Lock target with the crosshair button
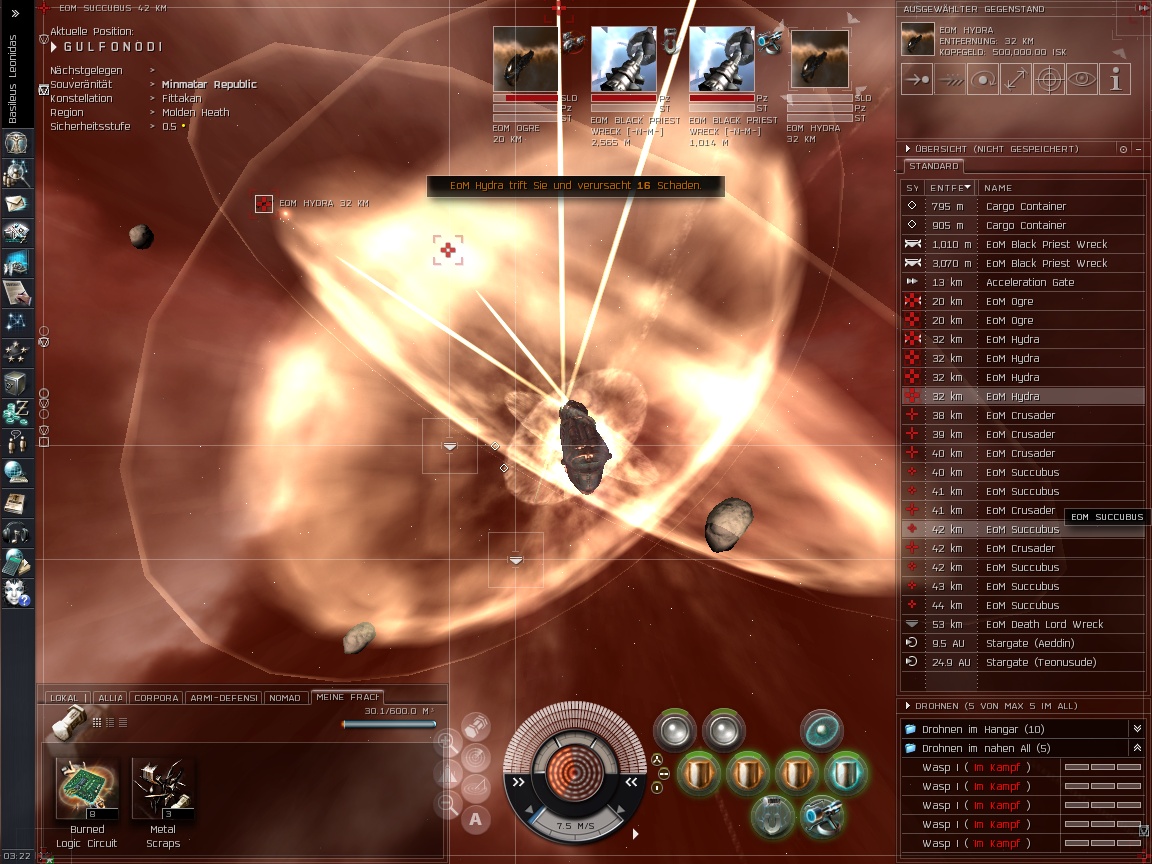1152x864 pixels. tap(1049, 79)
